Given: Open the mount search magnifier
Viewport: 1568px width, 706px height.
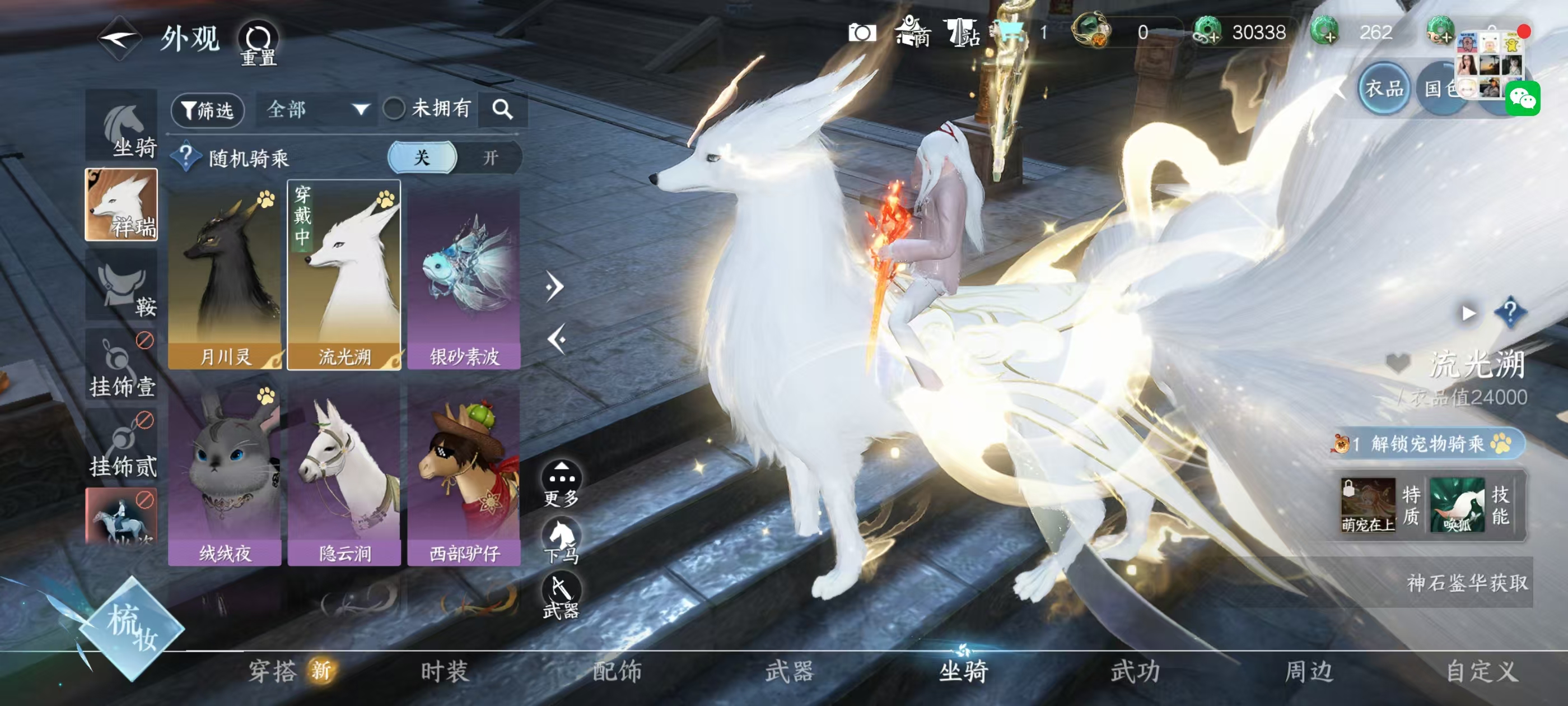Looking at the screenshot, I should click(502, 110).
